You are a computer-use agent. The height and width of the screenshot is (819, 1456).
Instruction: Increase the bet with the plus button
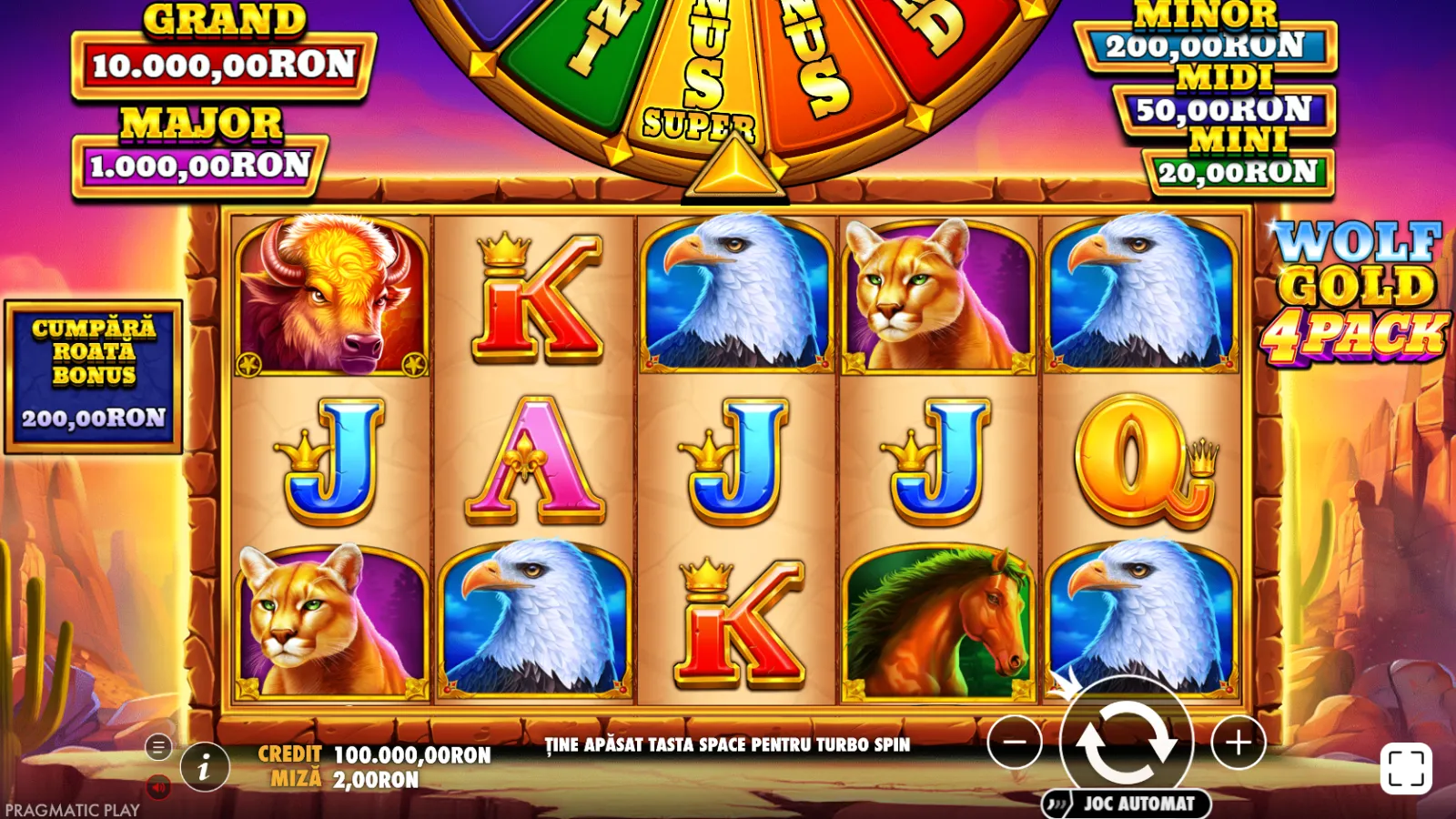(1238, 743)
